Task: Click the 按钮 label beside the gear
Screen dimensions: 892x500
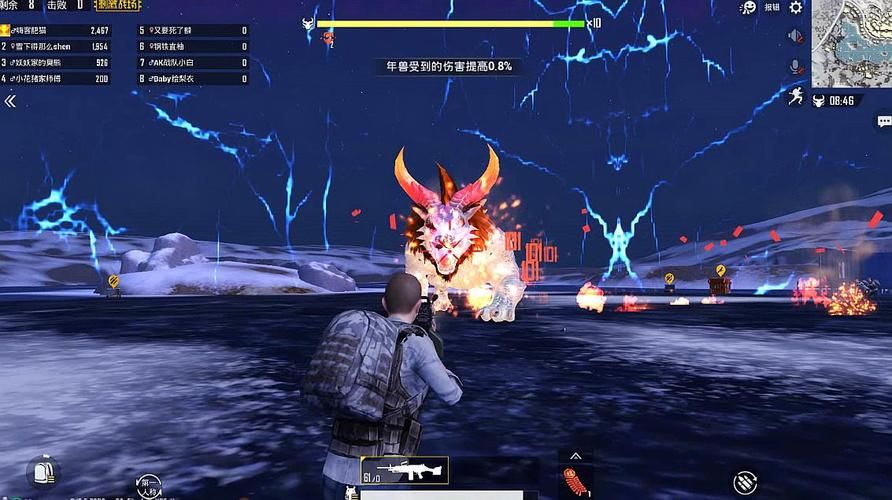Action: coord(772,8)
